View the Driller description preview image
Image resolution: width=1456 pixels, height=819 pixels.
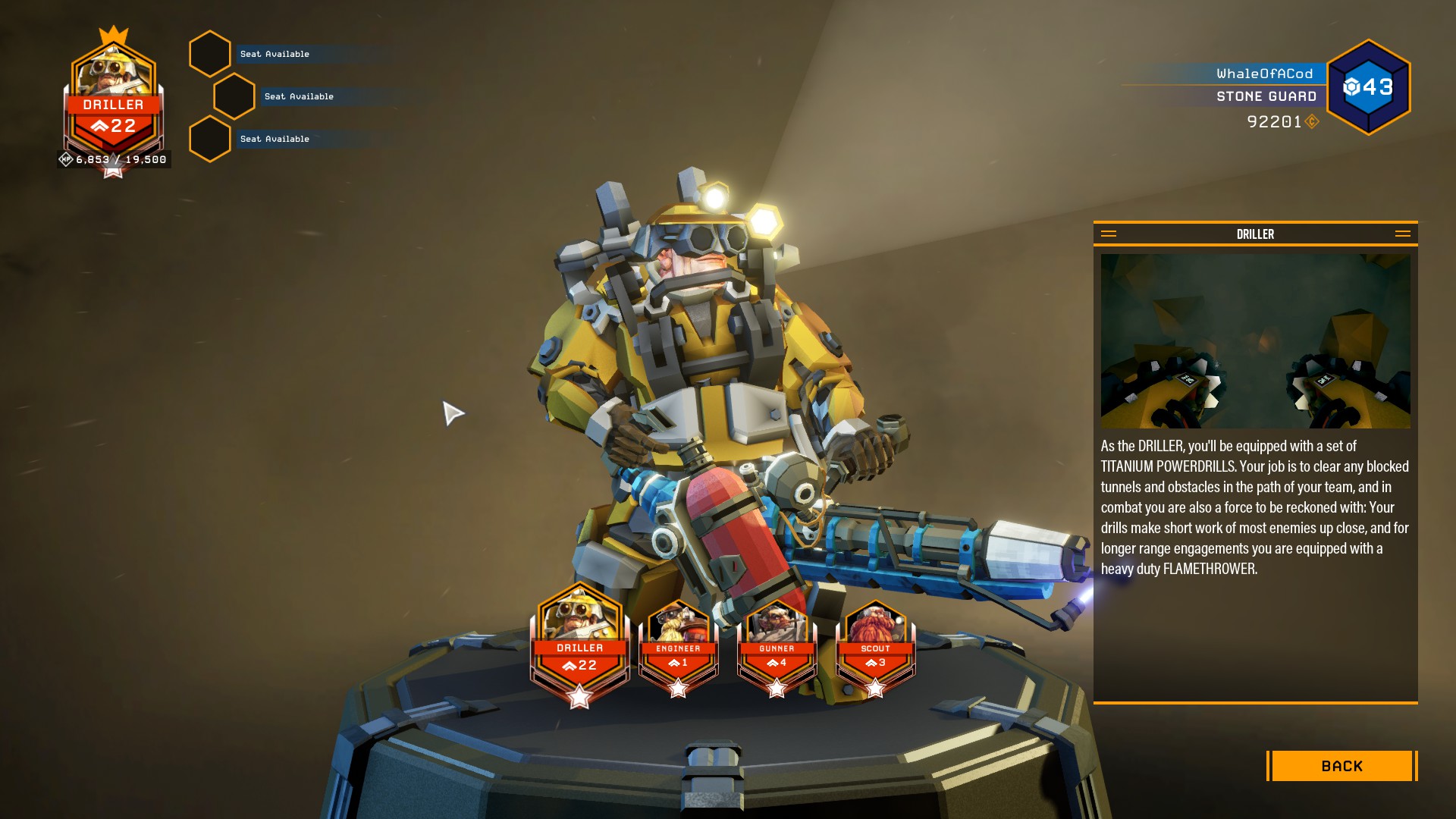[x=1255, y=341]
